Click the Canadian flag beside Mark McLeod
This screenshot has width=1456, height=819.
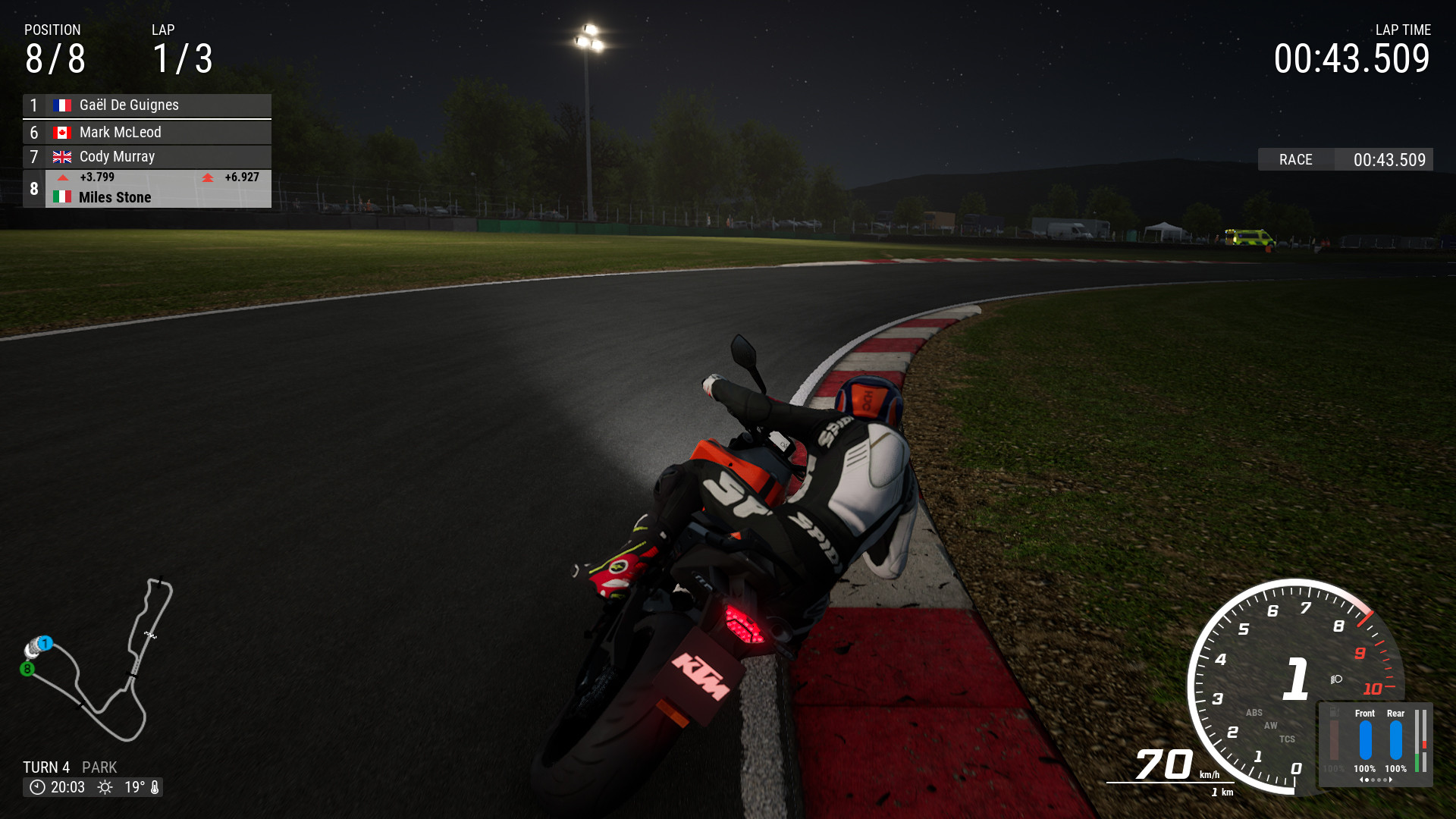point(63,132)
